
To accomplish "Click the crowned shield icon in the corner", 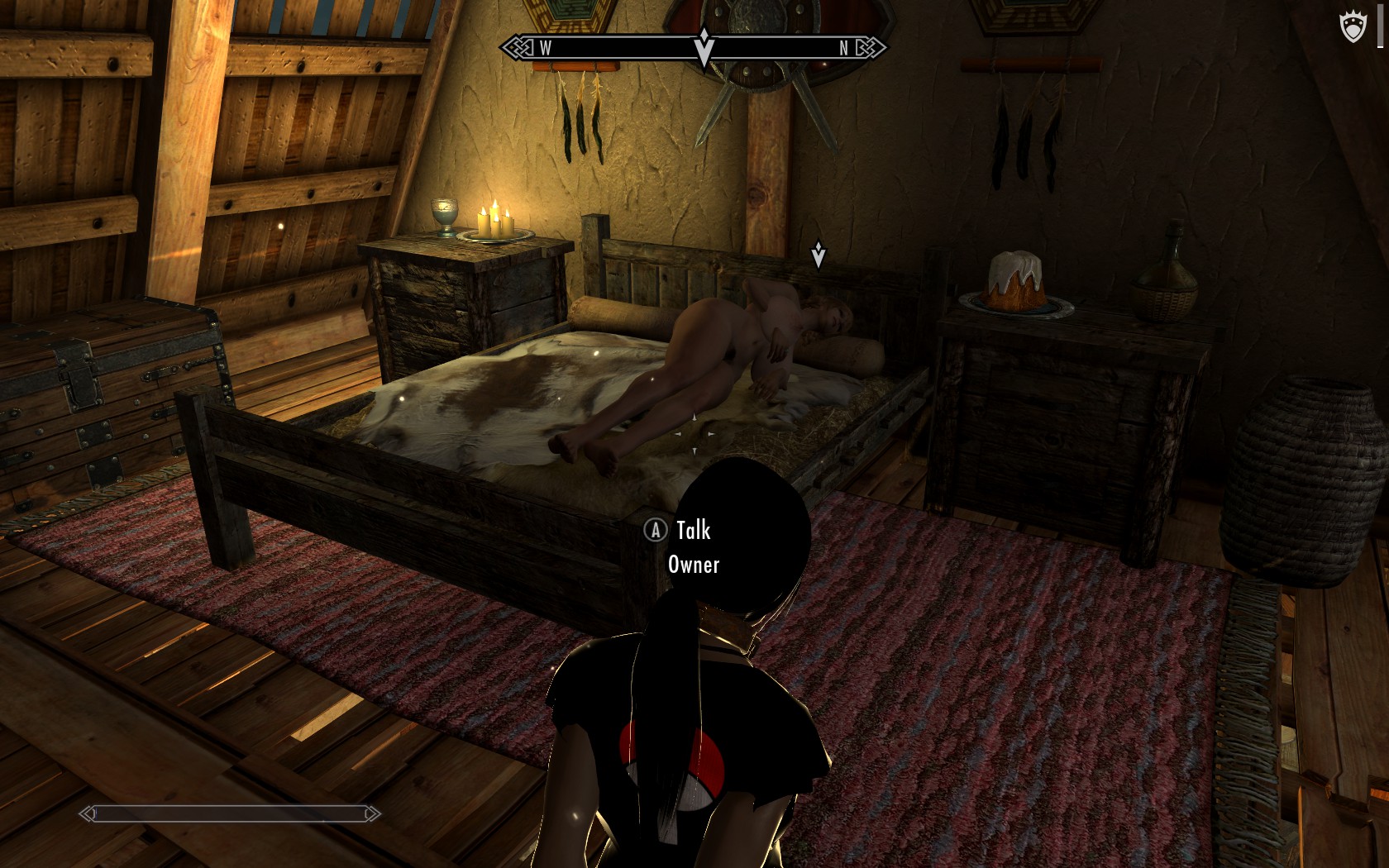I will point(1353,27).
